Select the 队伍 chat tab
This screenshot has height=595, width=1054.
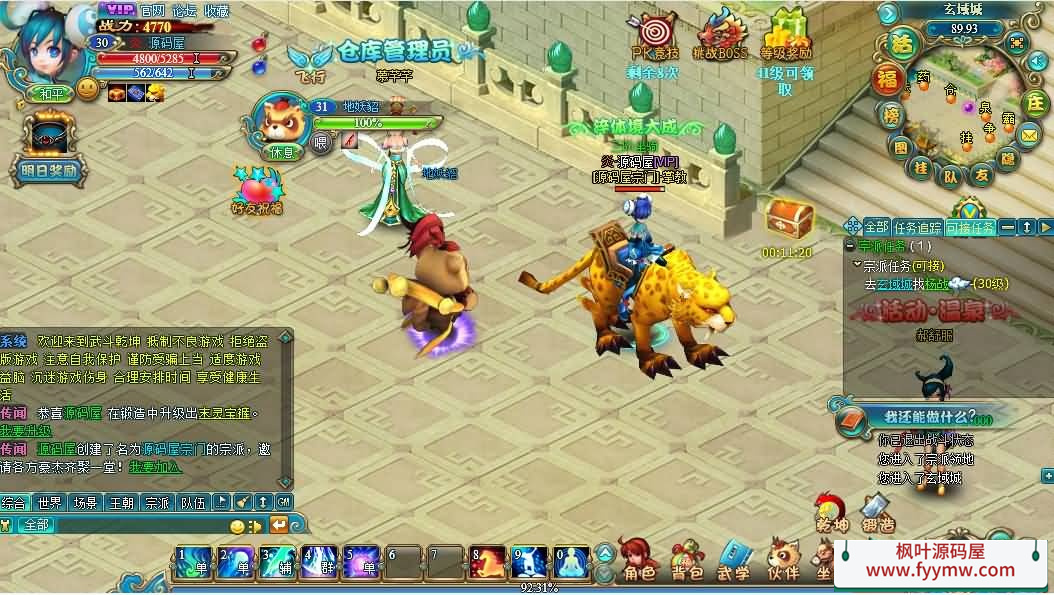click(x=192, y=502)
